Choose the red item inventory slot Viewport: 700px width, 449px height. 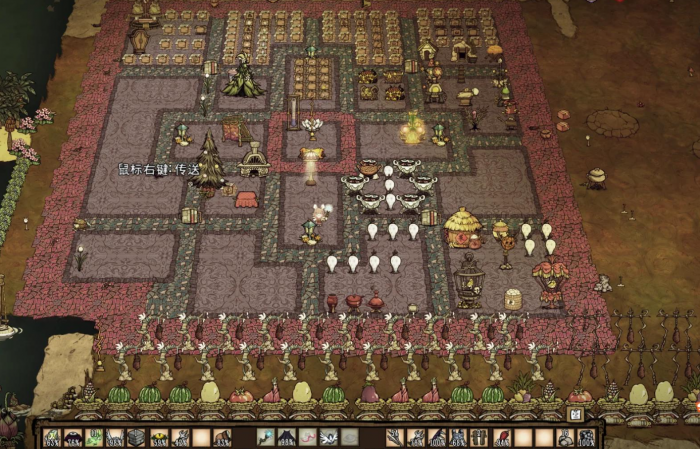(502, 437)
